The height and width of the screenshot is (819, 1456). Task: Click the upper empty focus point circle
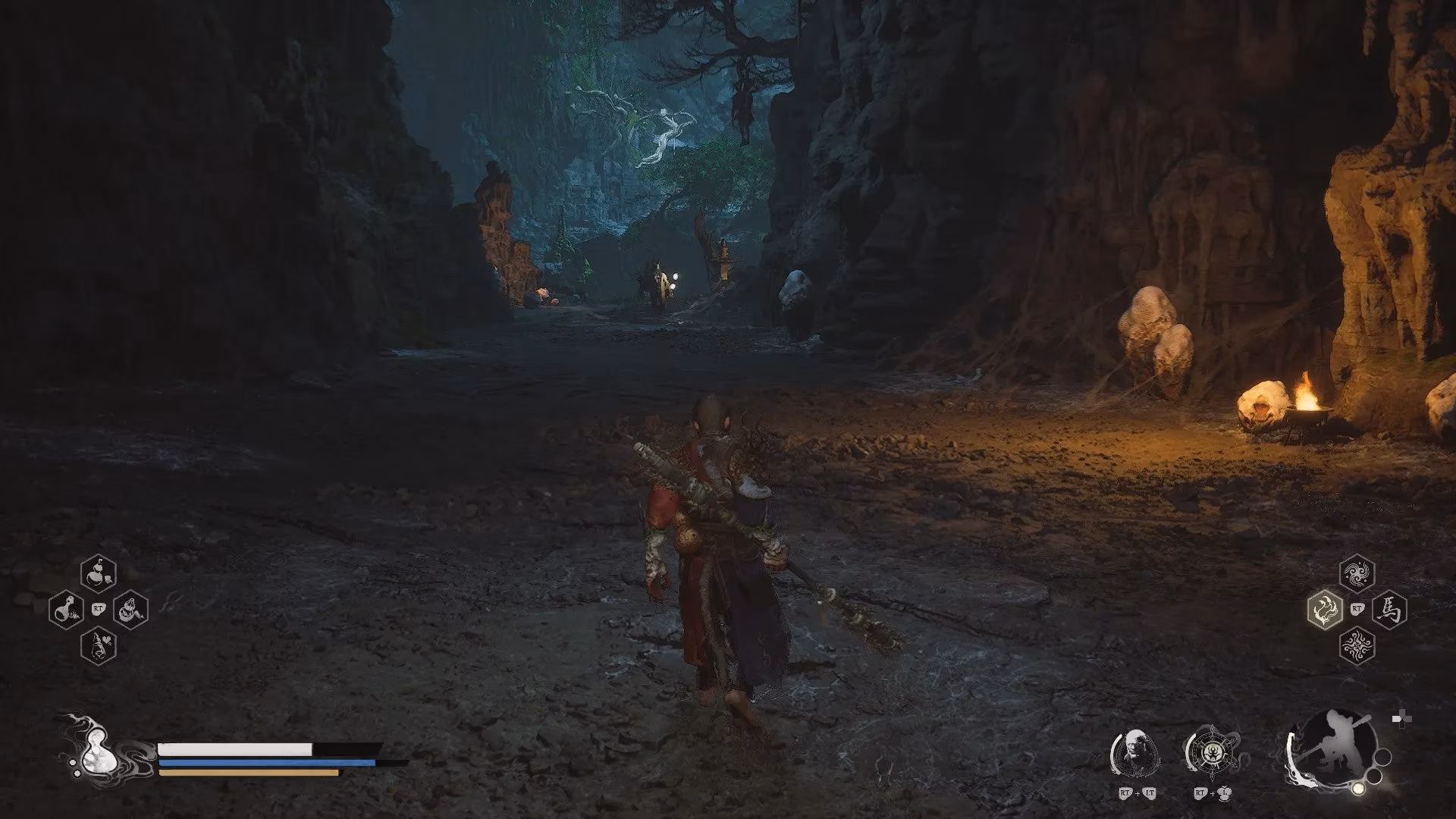1382,758
